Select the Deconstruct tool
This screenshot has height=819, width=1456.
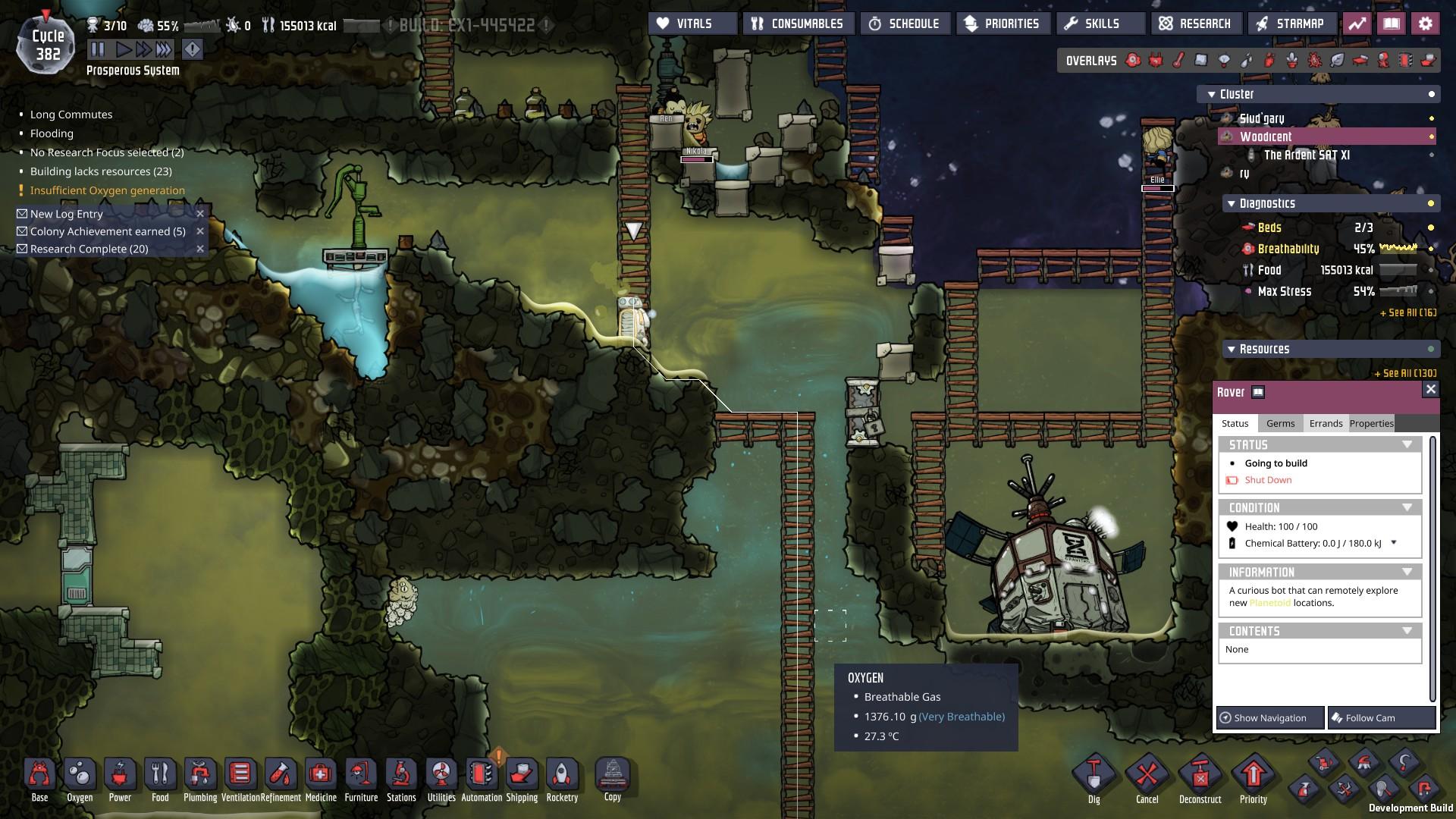pyautogui.click(x=1200, y=779)
